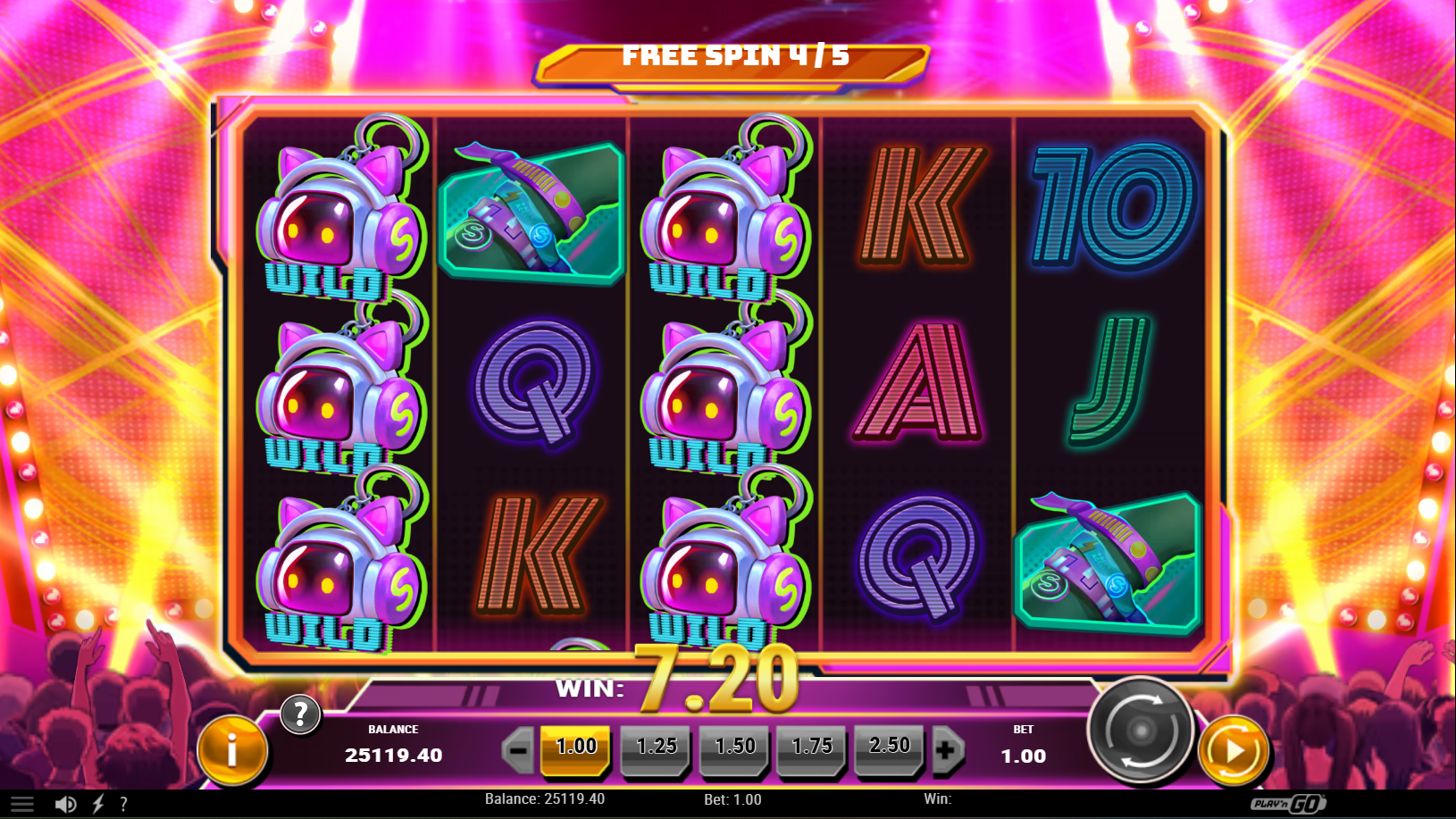The width and height of the screenshot is (1456, 819).
Task: Enable turbo mode with the lightning icon
Action: click(x=98, y=801)
